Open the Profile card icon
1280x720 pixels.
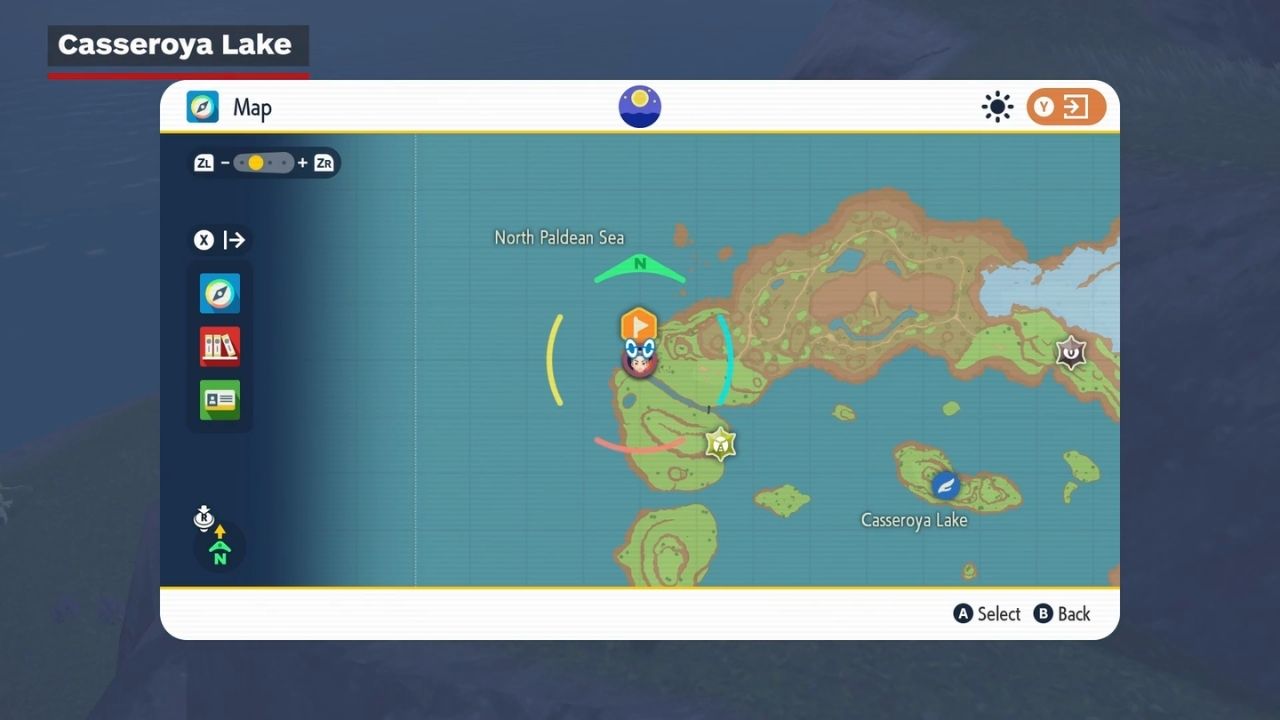click(x=220, y=400)
